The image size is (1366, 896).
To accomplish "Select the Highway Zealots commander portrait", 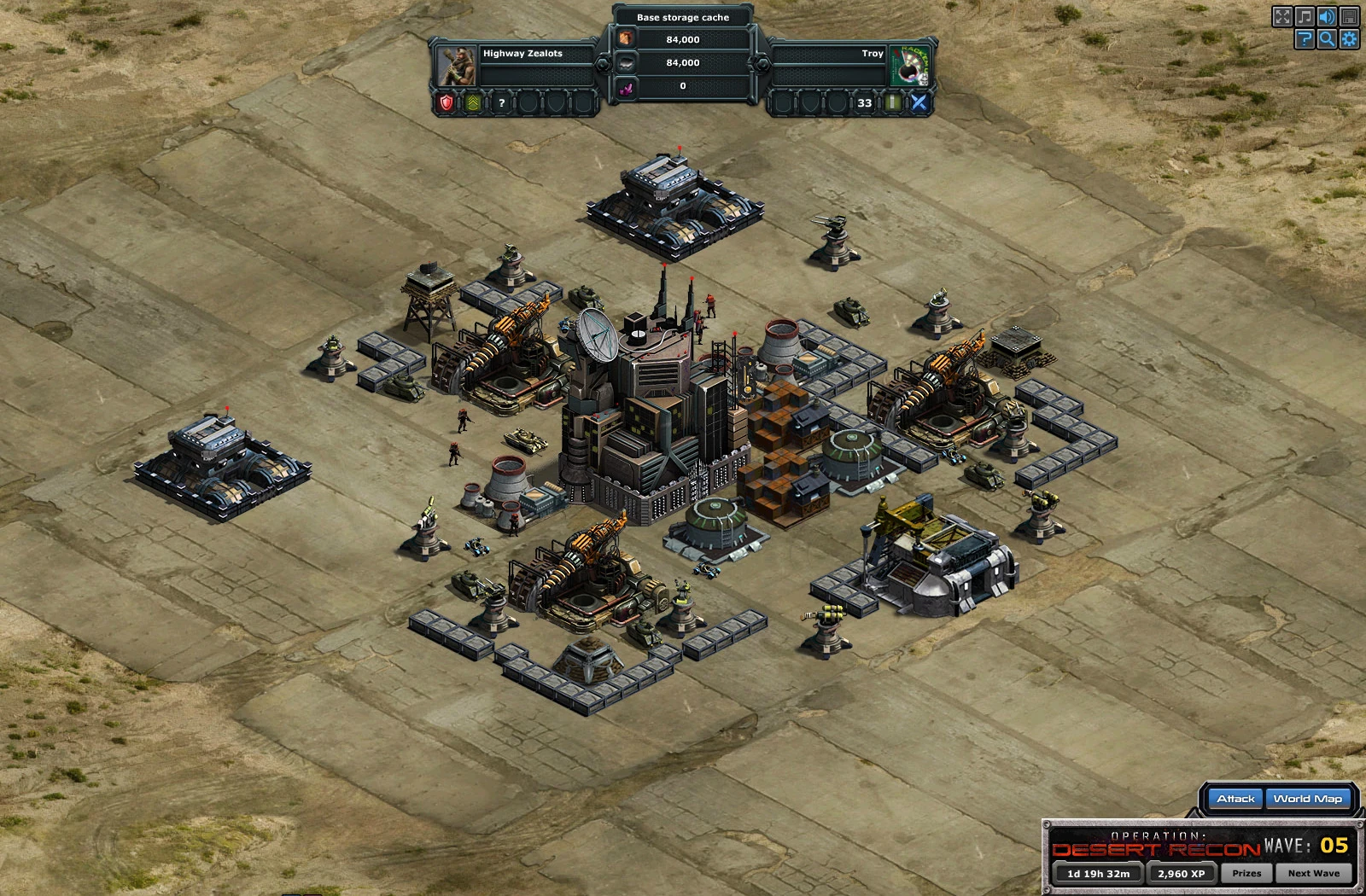I will point(457,65).
